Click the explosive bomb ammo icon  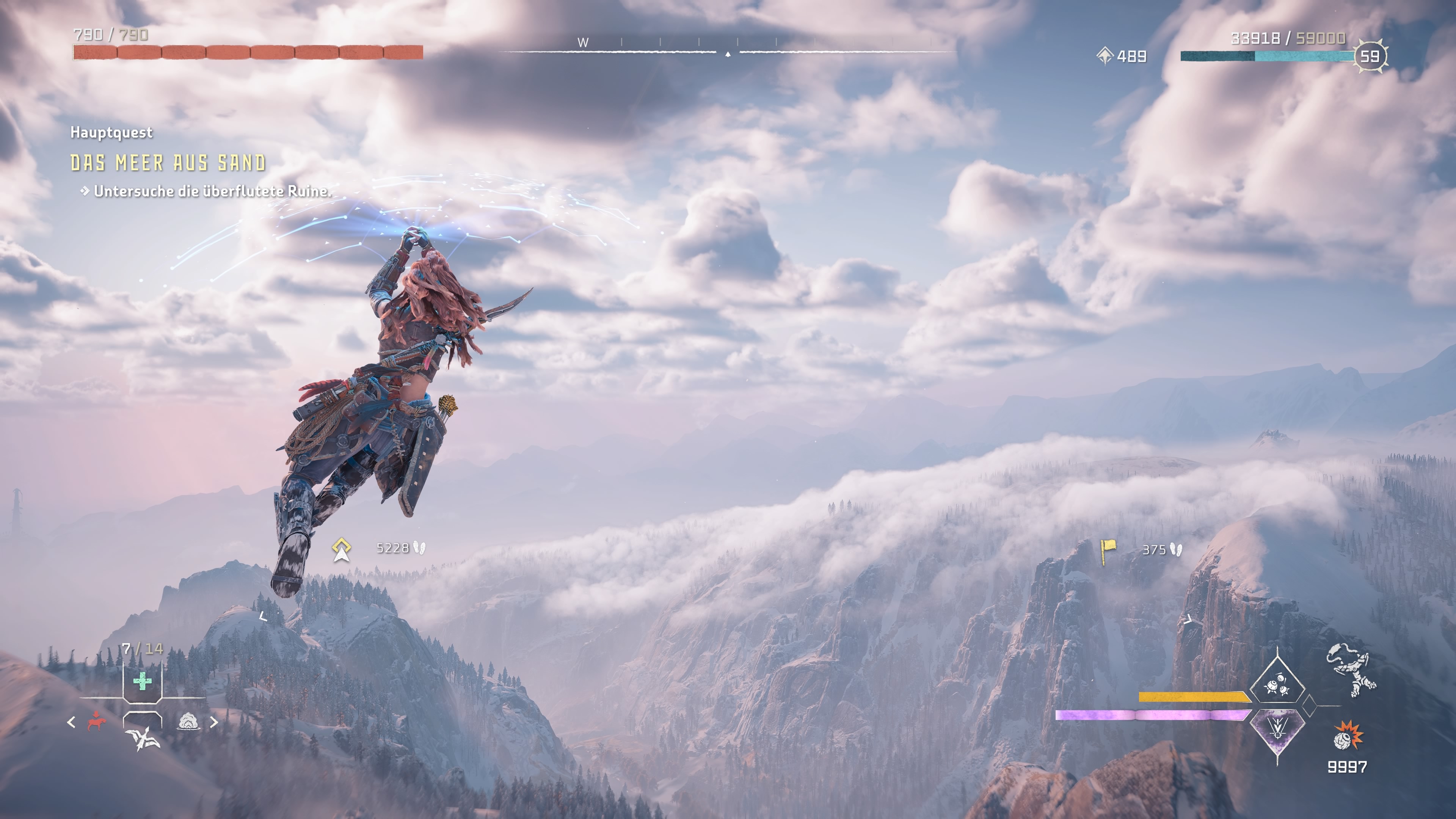pyautogui.click(x=1348, y=736)
